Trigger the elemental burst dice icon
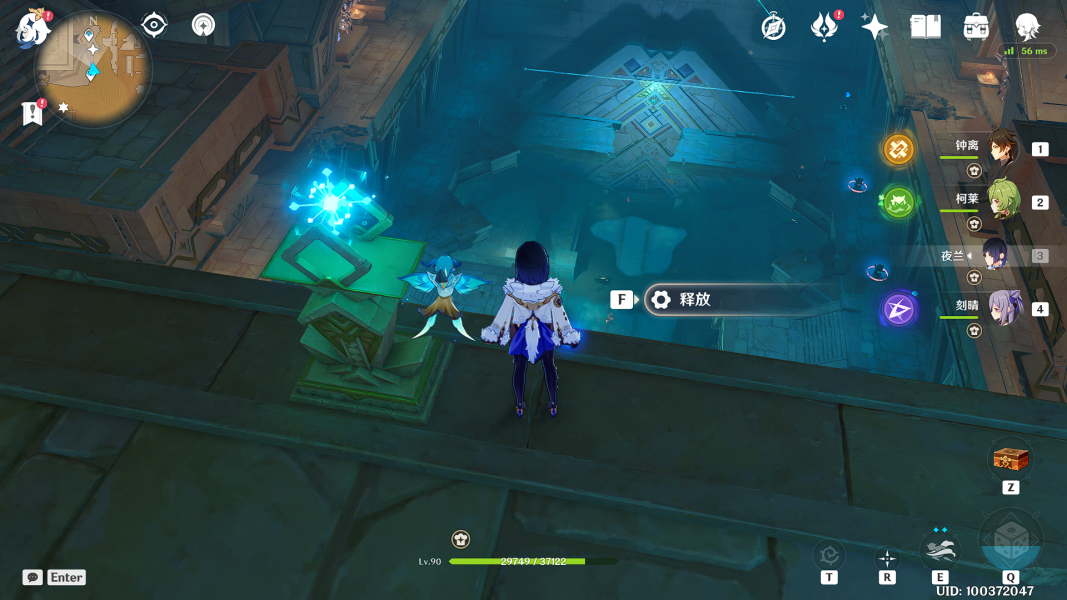 (1010, 544)
